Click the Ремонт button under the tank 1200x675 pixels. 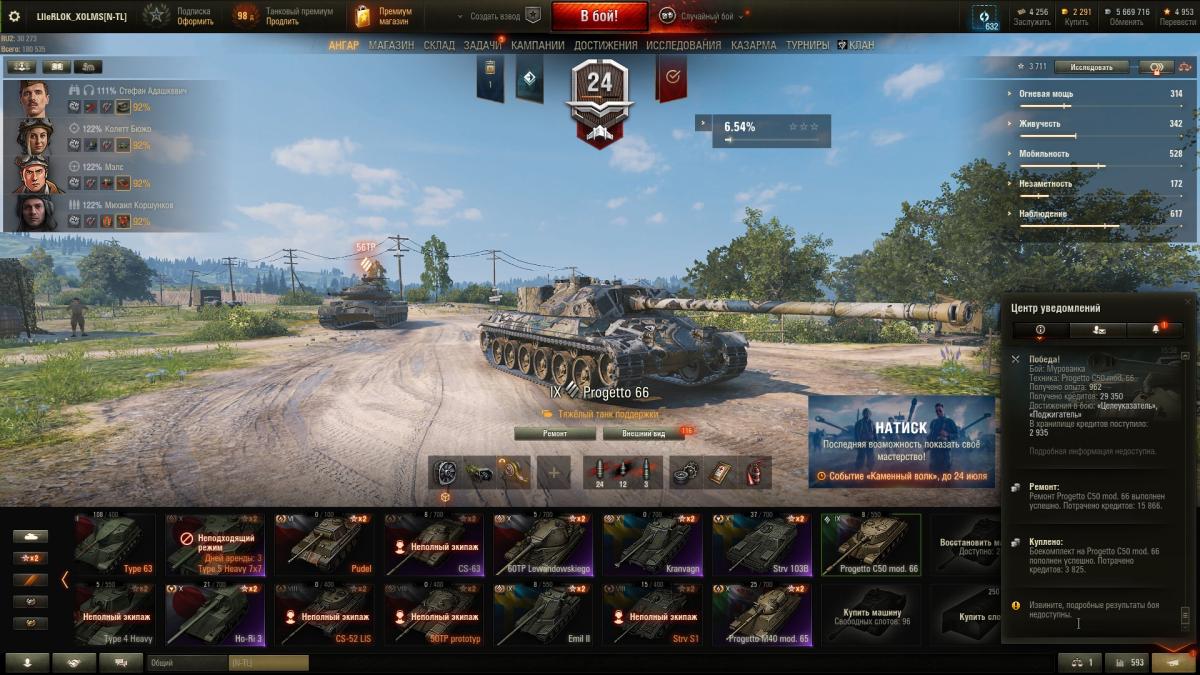pos(555,433)
